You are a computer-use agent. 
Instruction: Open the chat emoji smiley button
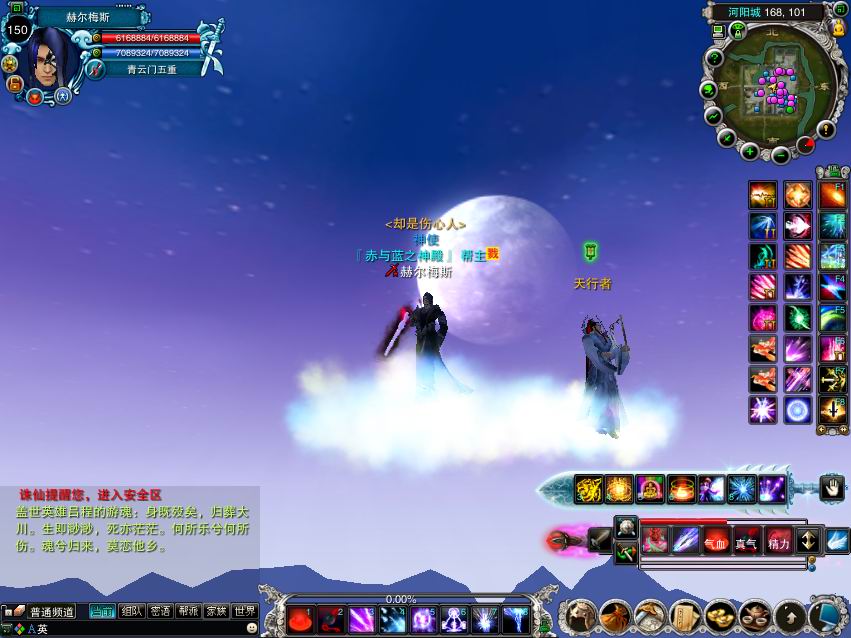[x=251, y=628]
